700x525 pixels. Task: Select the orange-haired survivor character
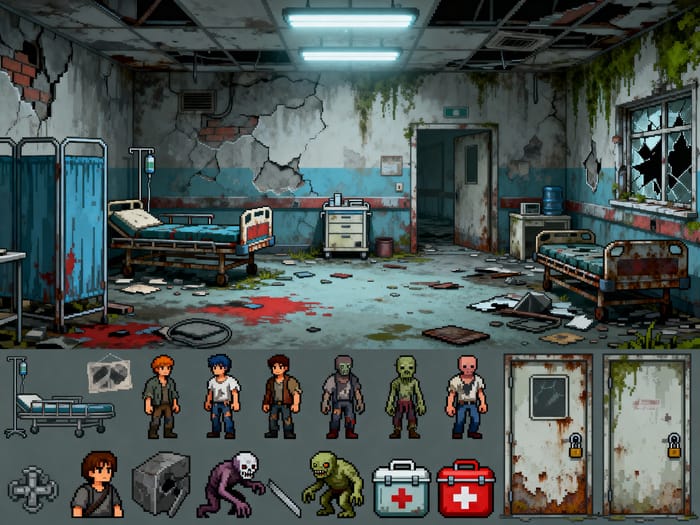pos(160,396)
